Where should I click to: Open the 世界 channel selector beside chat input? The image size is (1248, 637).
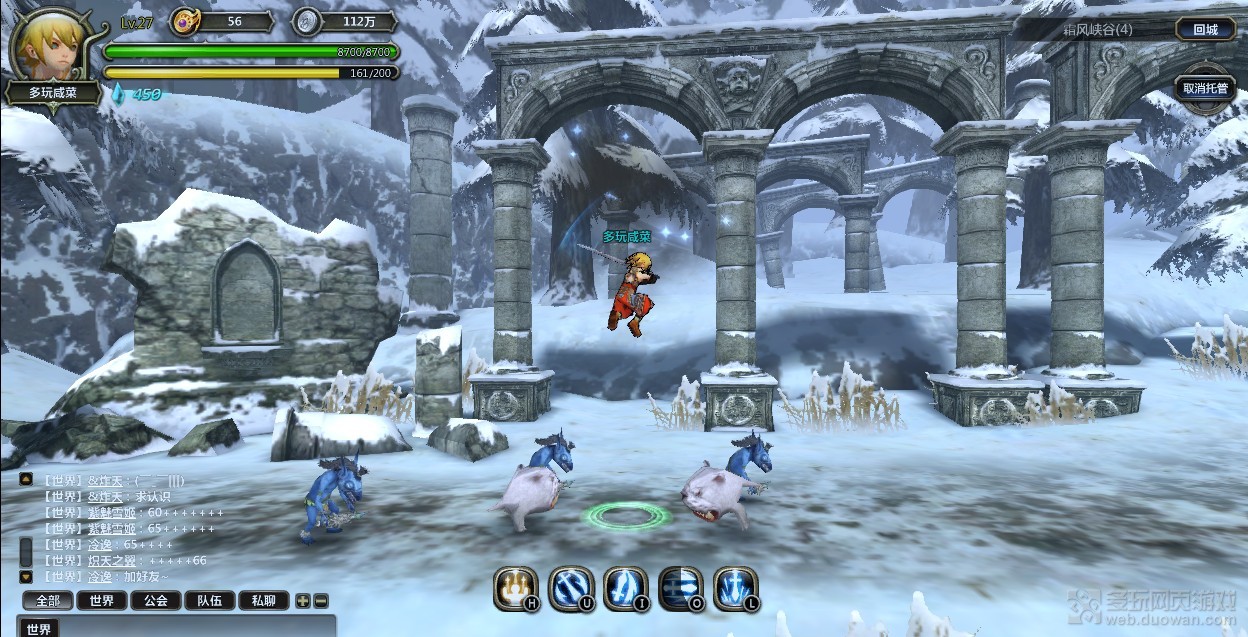pyautogui.click(x=39, y=629)
